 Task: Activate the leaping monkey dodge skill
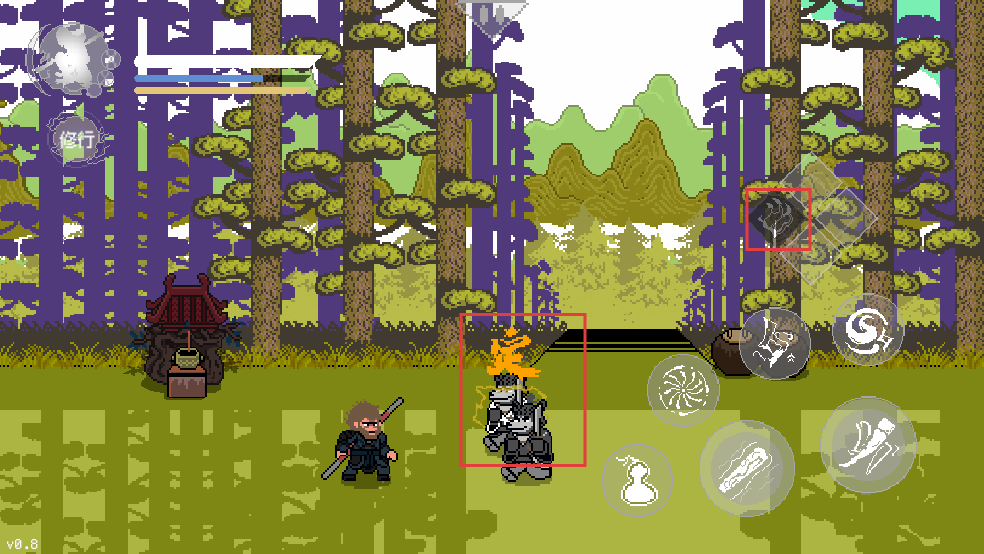(x=775, y=343)
